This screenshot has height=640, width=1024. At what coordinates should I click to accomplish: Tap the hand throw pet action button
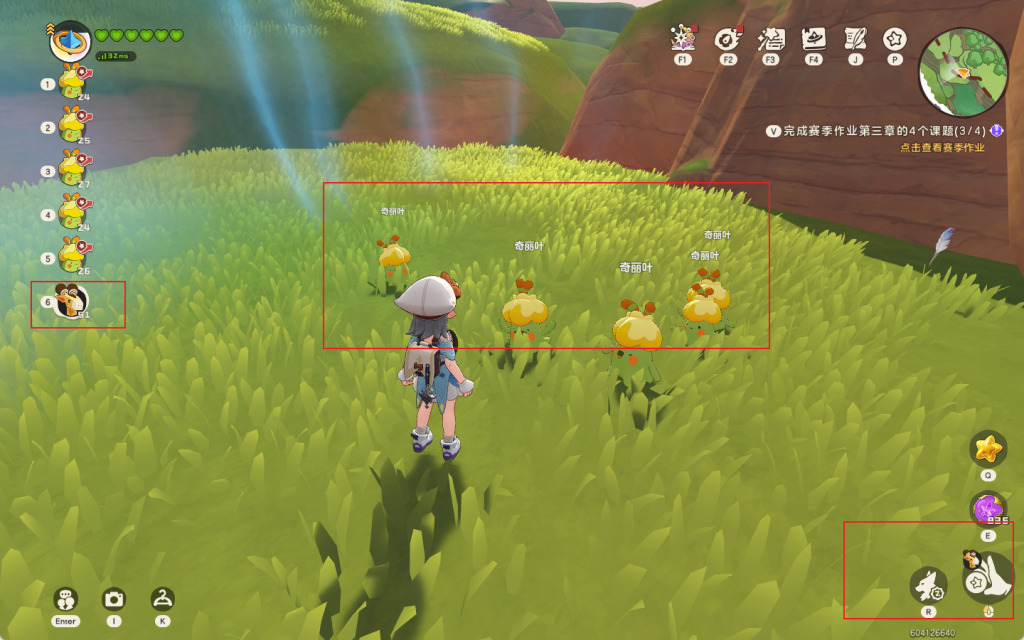click(987, 577)
